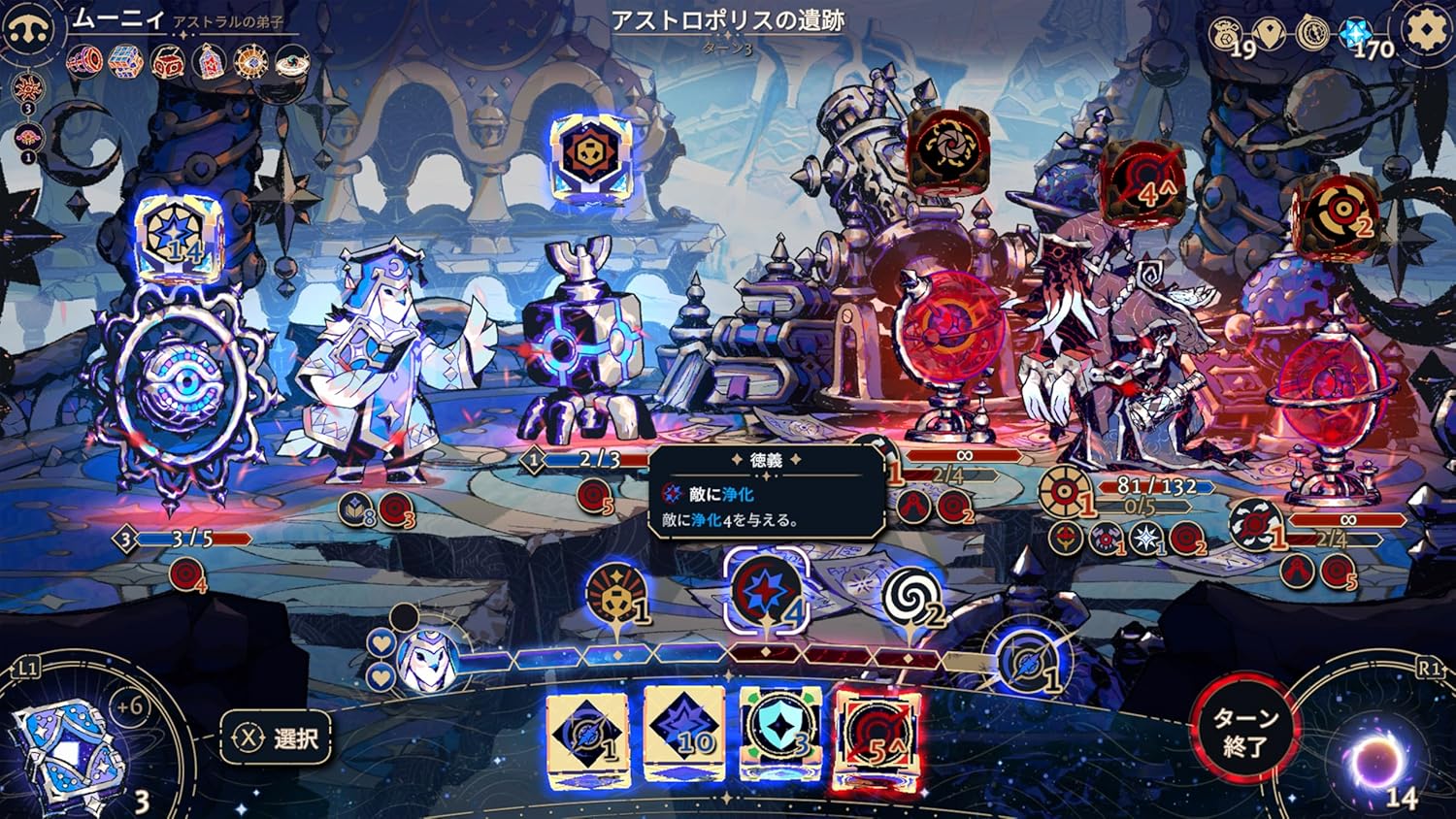Inspect the red sun status icon

pos(27,88)
